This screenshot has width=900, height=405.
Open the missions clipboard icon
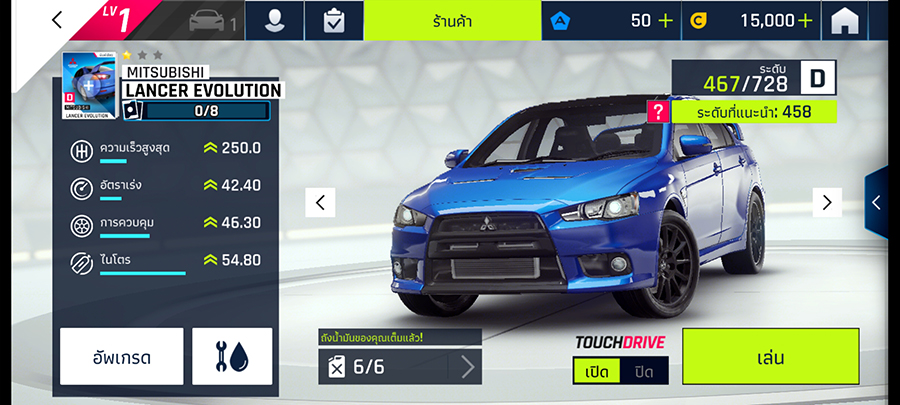click(334, 20)
